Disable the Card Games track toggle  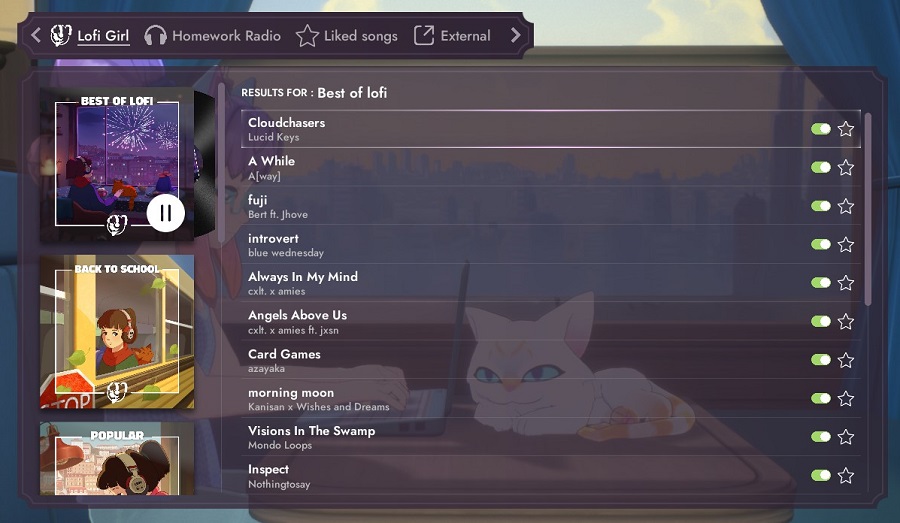point(821,360)
